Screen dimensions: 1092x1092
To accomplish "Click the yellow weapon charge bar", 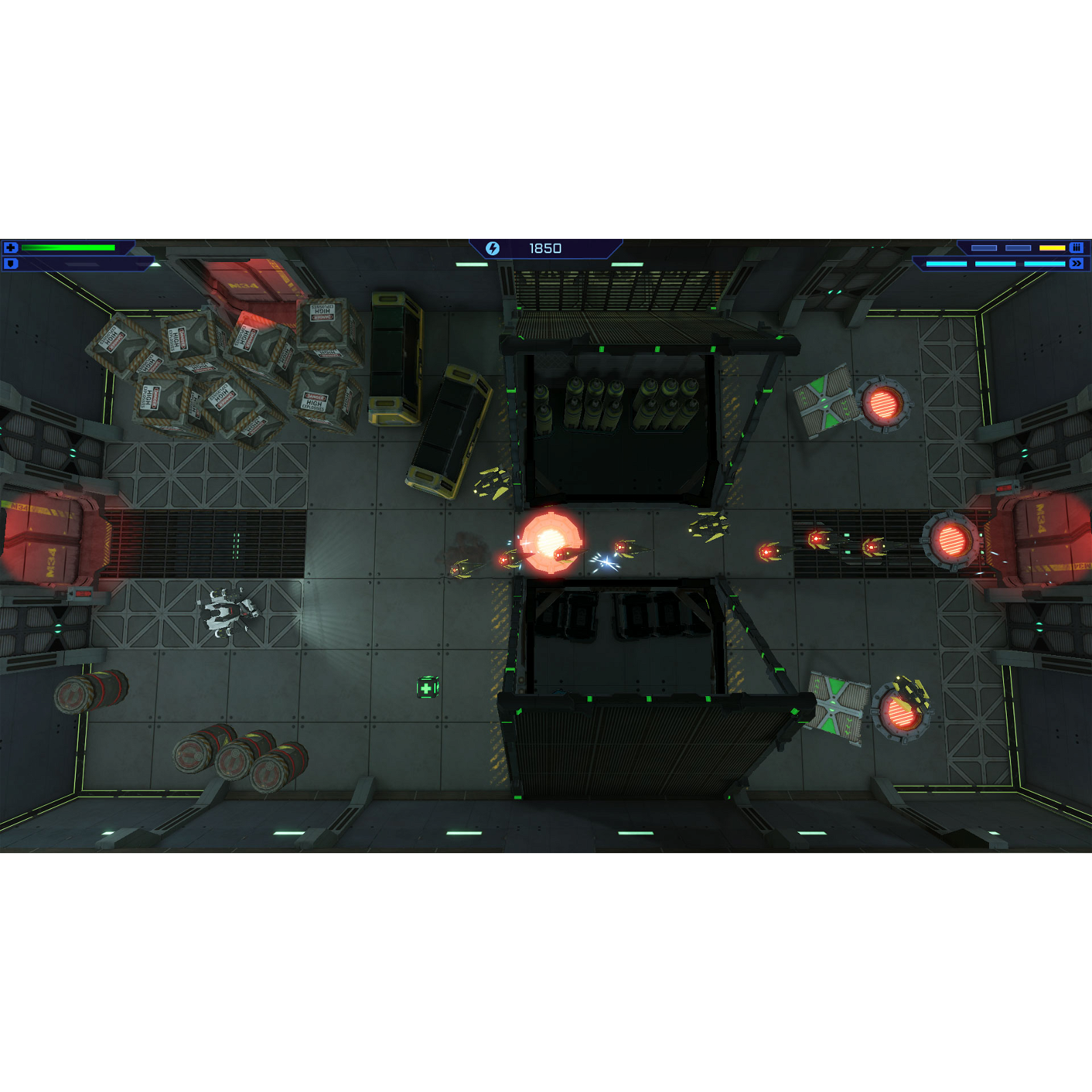I will tap(1052, 248).
